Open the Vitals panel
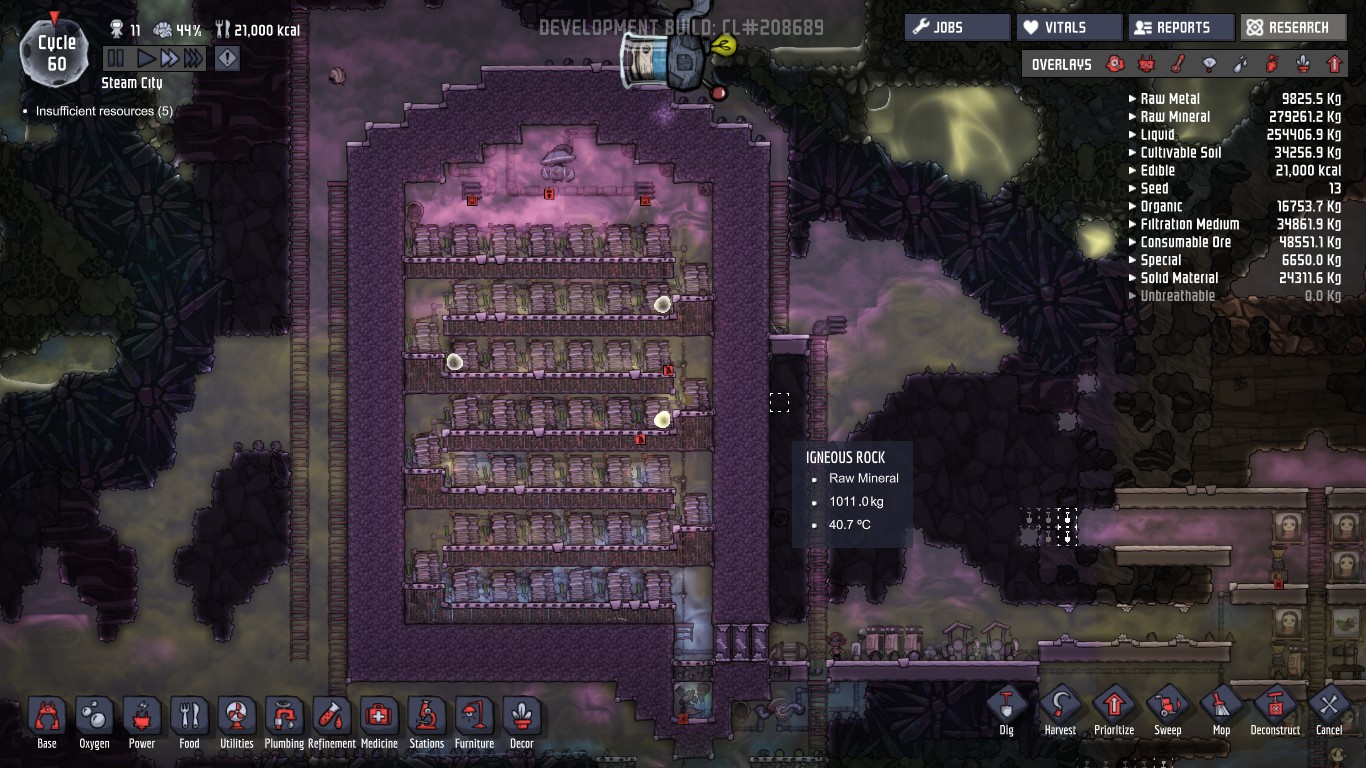The image size is (1366, 768). point(1068,27)
